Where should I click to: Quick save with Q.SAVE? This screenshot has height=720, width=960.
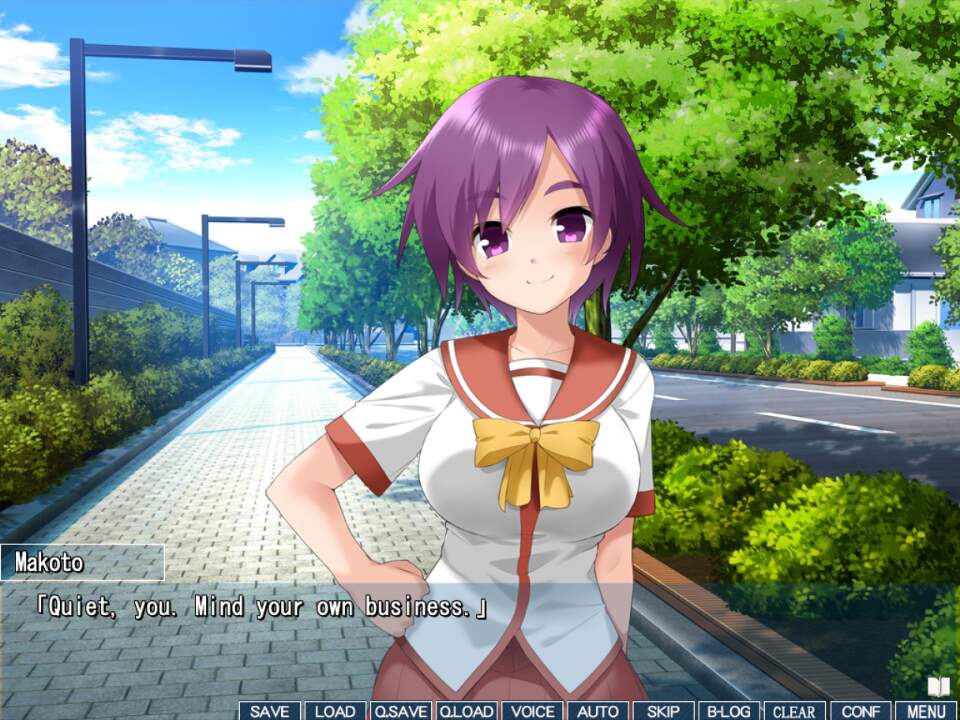click(x=400, y=711)
